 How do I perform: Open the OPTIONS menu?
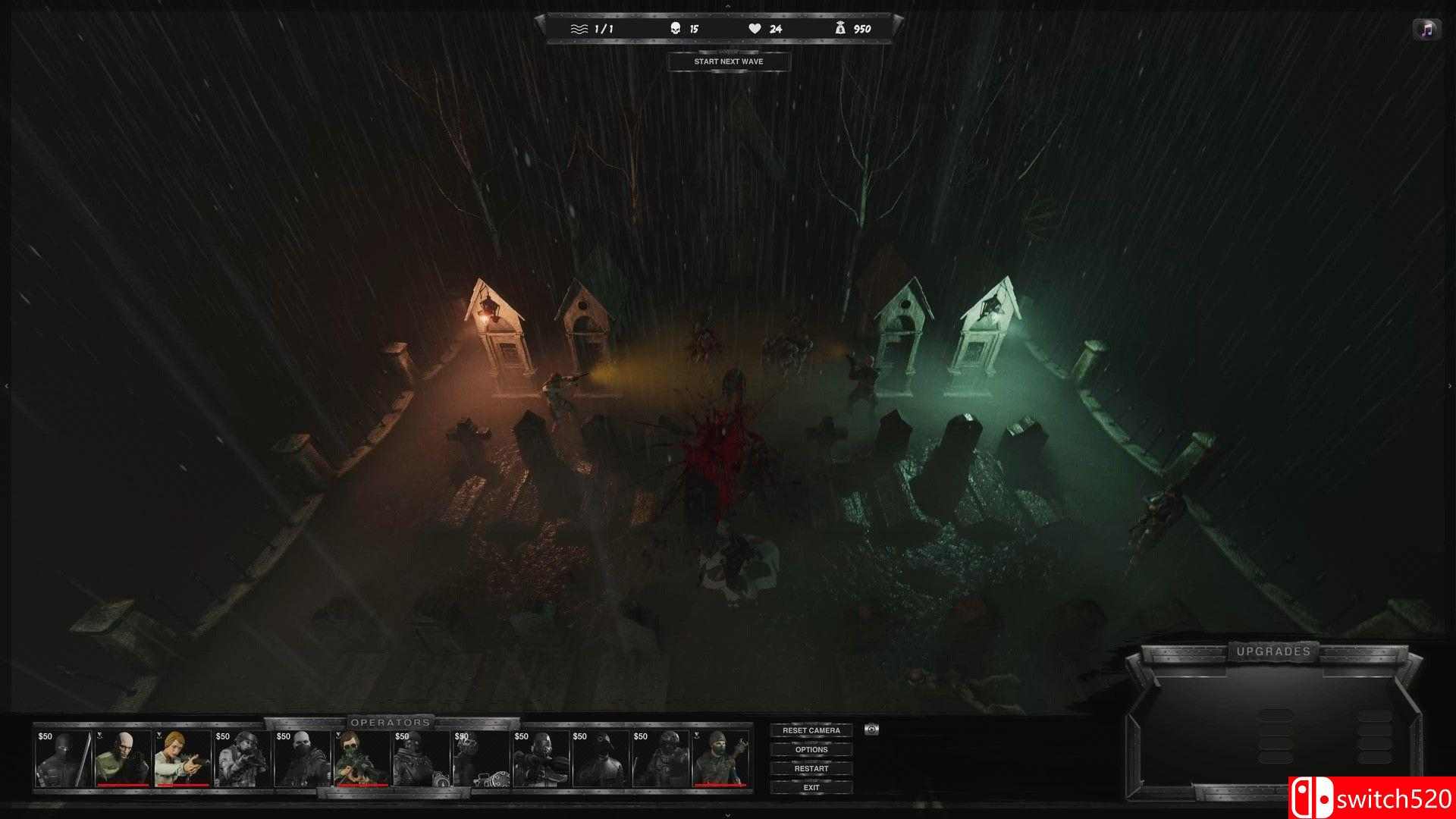pyautogui.click(x=811, y=749)
